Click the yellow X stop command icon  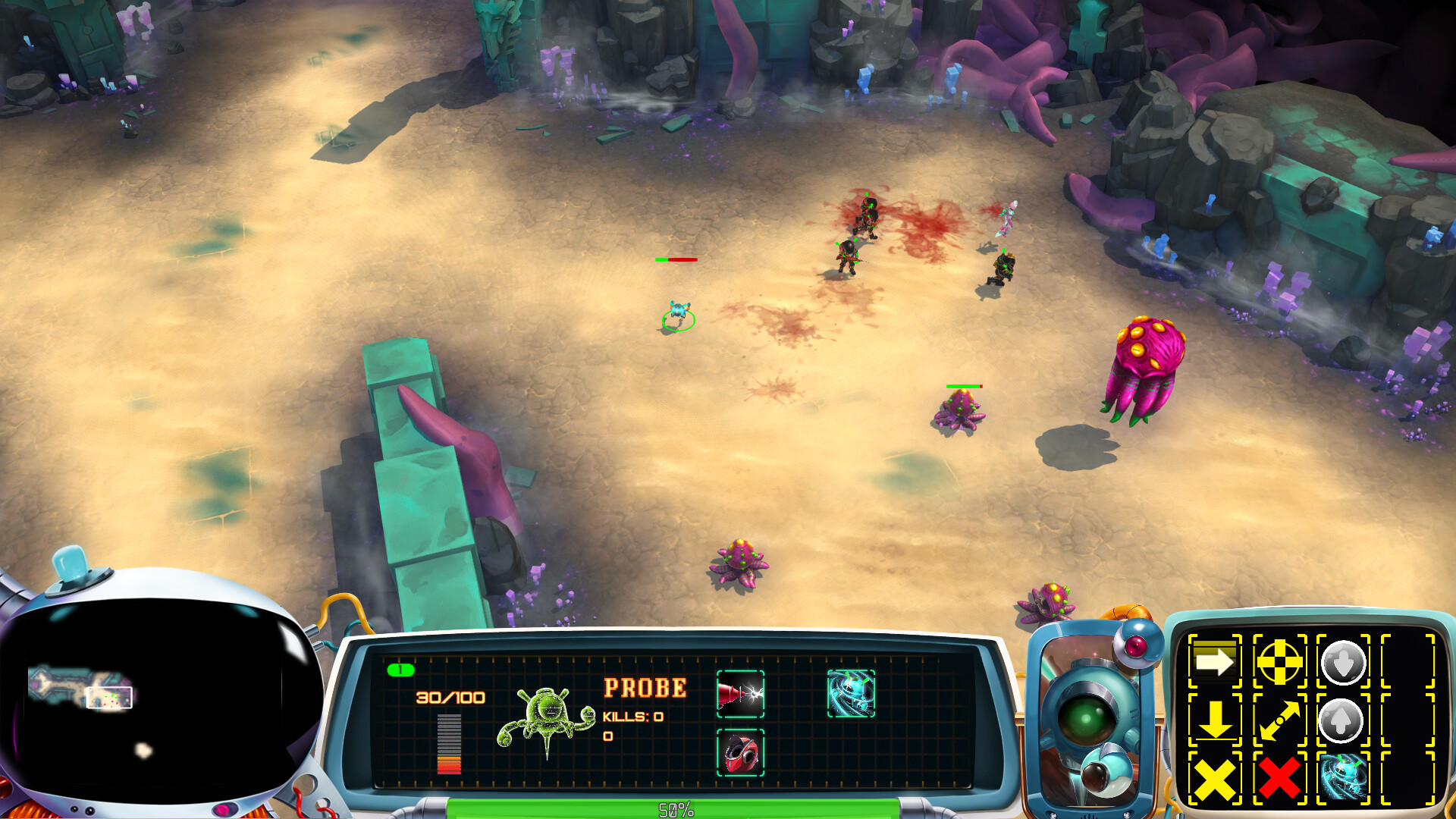(1215, 780)
